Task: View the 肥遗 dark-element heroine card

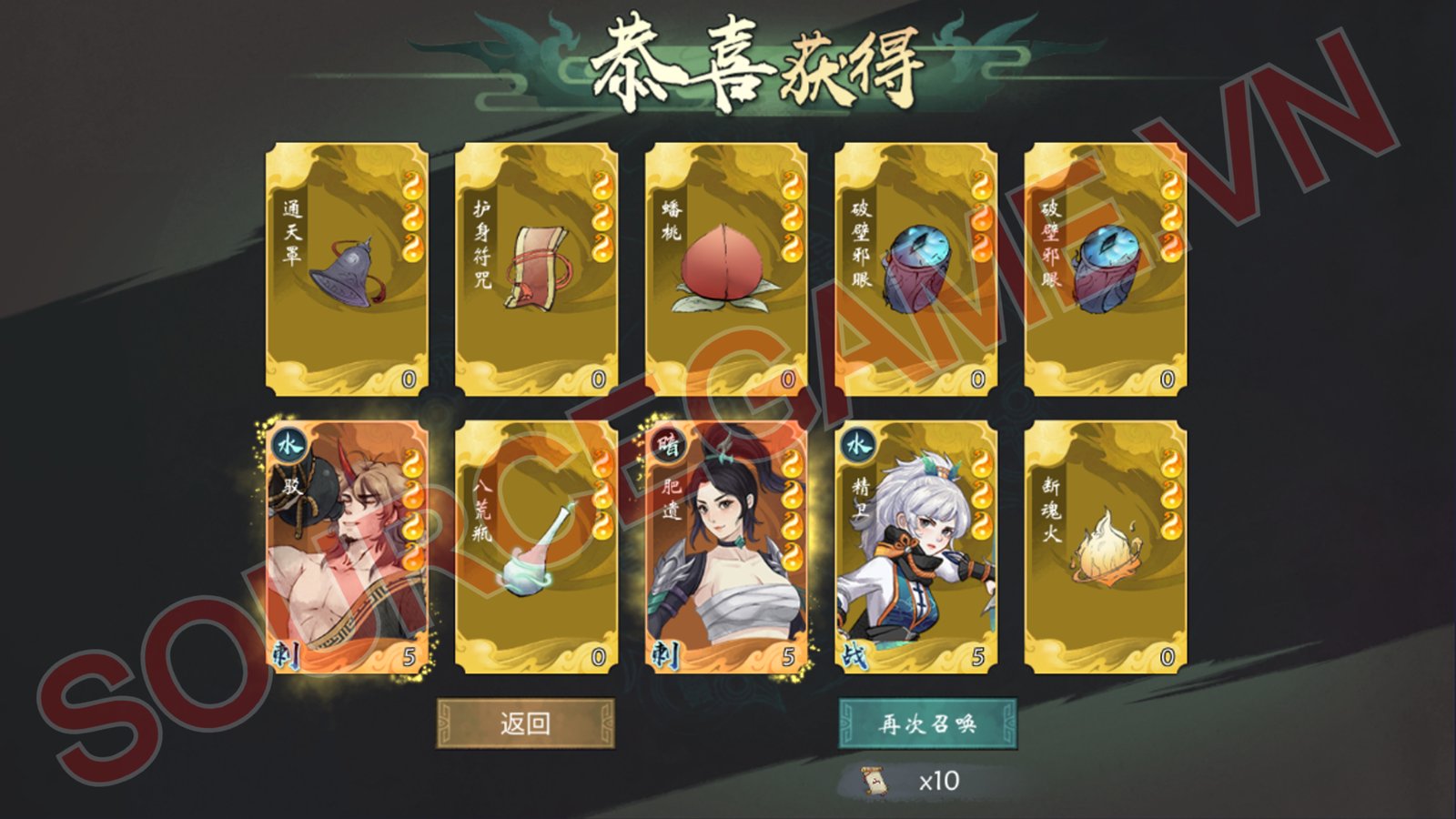Action: click(726, 546)
